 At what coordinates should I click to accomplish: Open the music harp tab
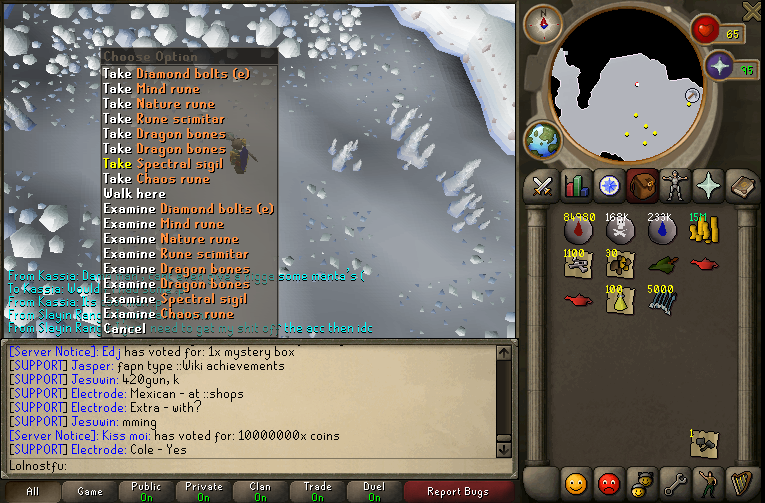pos(741,481)
